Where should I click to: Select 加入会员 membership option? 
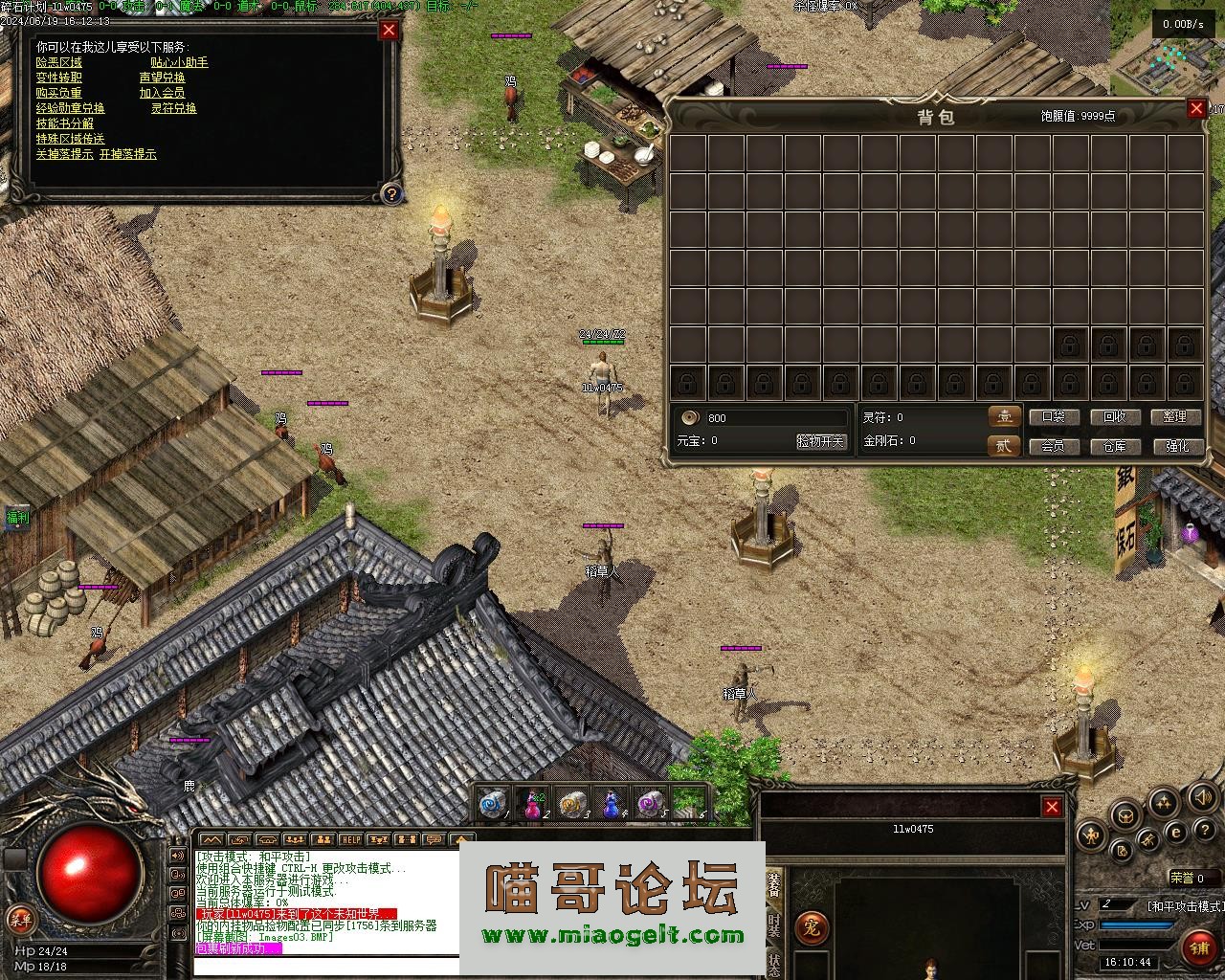(162, 93)
